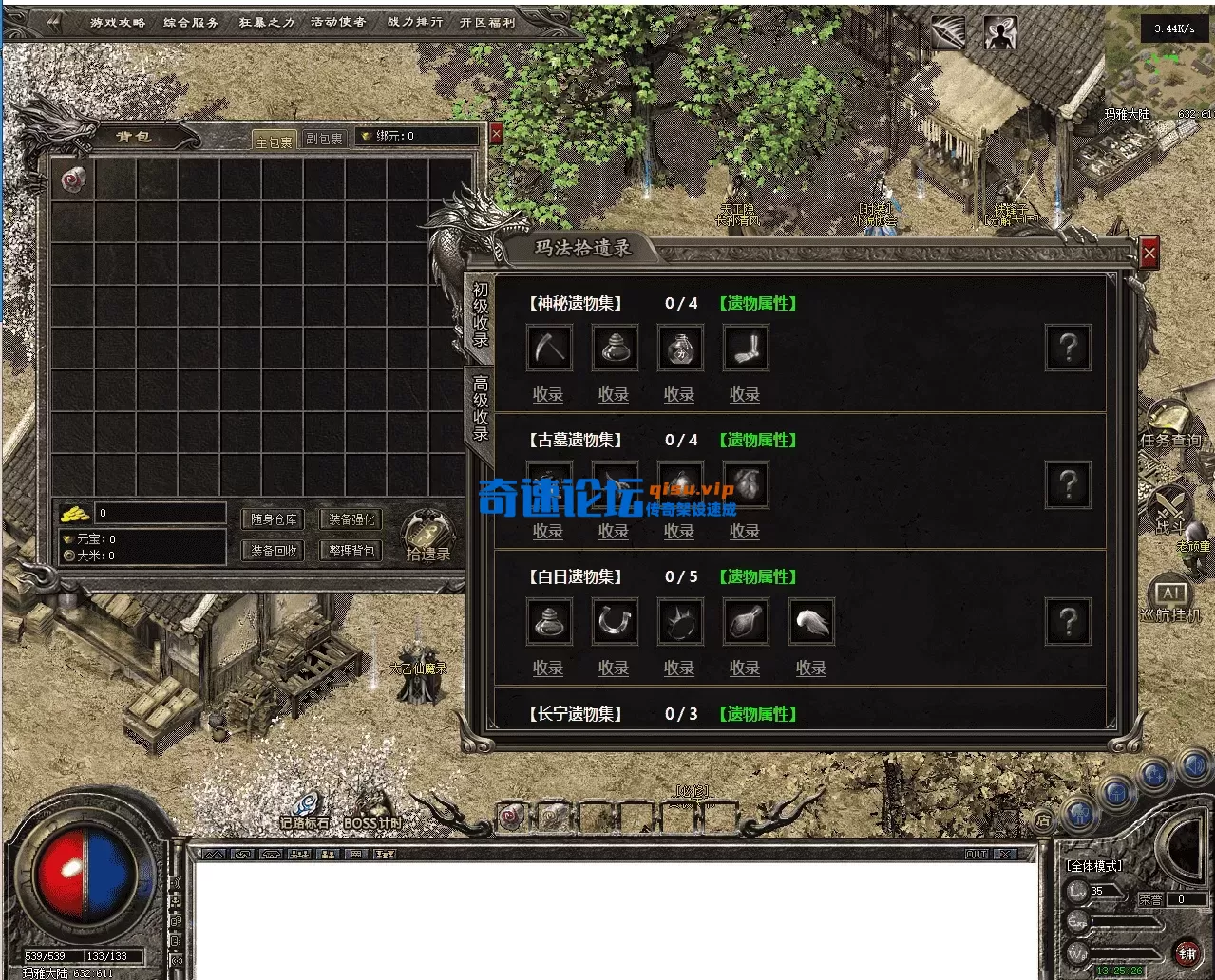Open the 狂暴之力 menu
Viewport: 1215px width, 980px height.
click(x=266, y=22)
